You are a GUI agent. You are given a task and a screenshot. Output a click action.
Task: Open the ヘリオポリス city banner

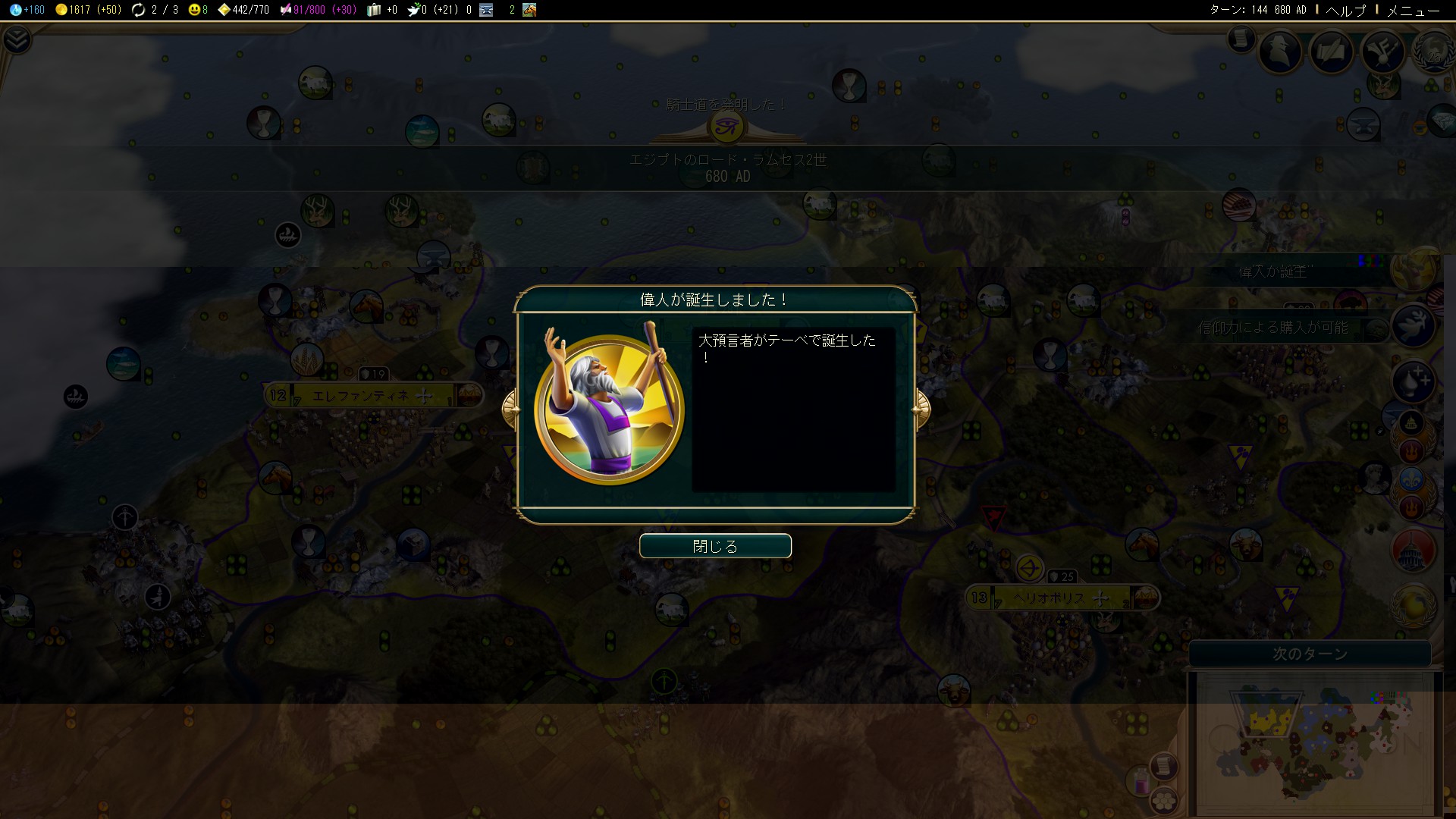point(1061,598)
